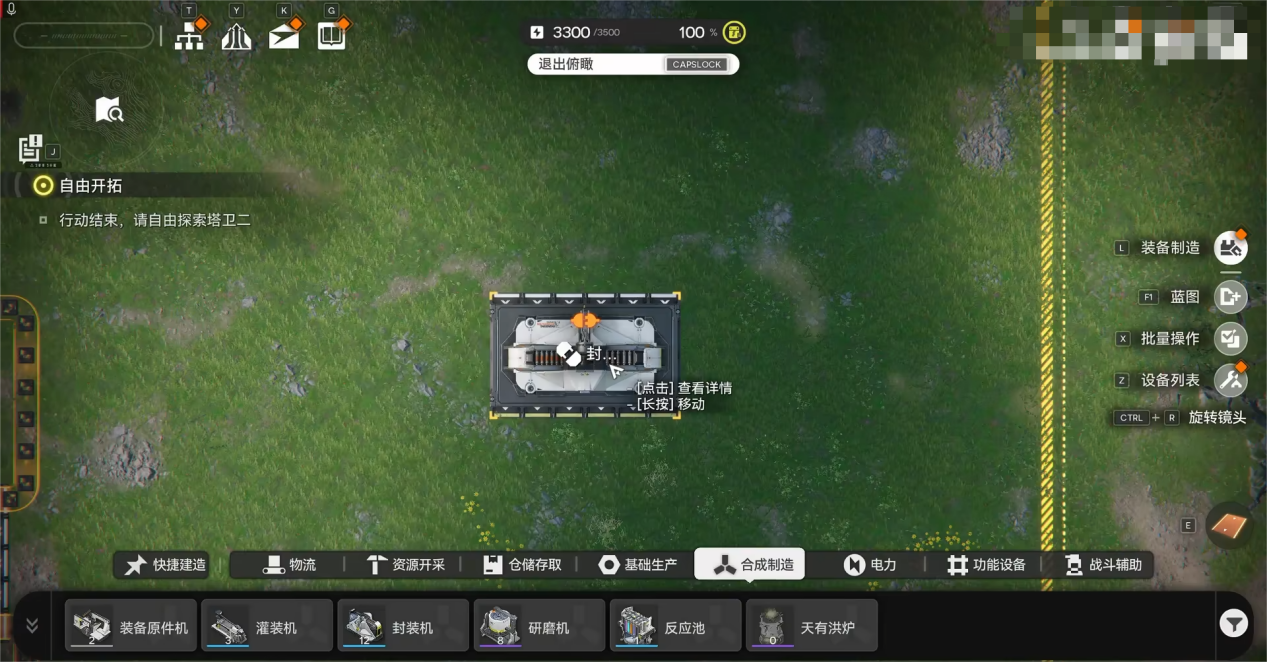The image size is (1267, 662).
Task: Activate 批量操作 batch operation mode
Action: (1230, 339)
